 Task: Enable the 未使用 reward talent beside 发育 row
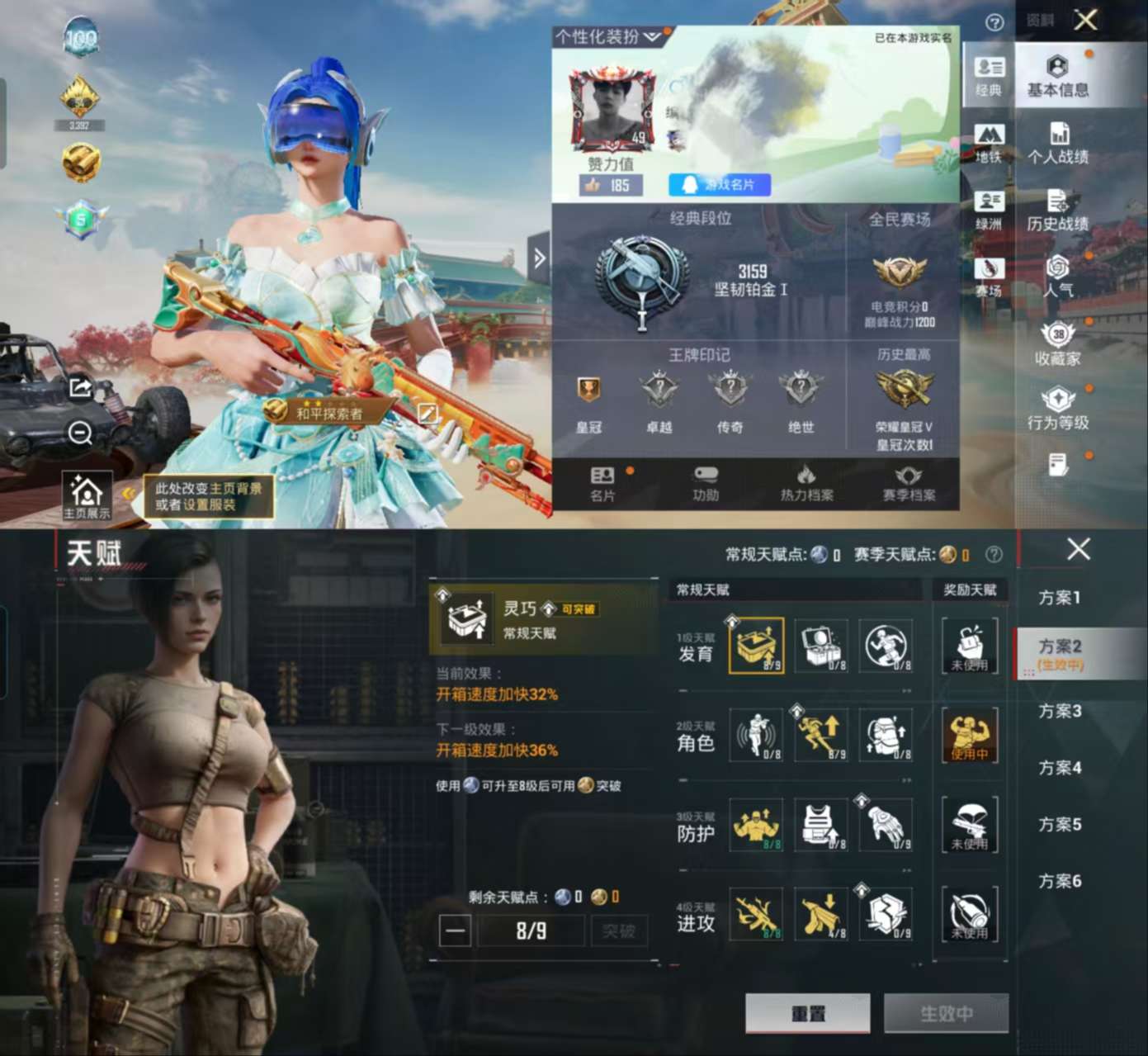coord(971,646)
